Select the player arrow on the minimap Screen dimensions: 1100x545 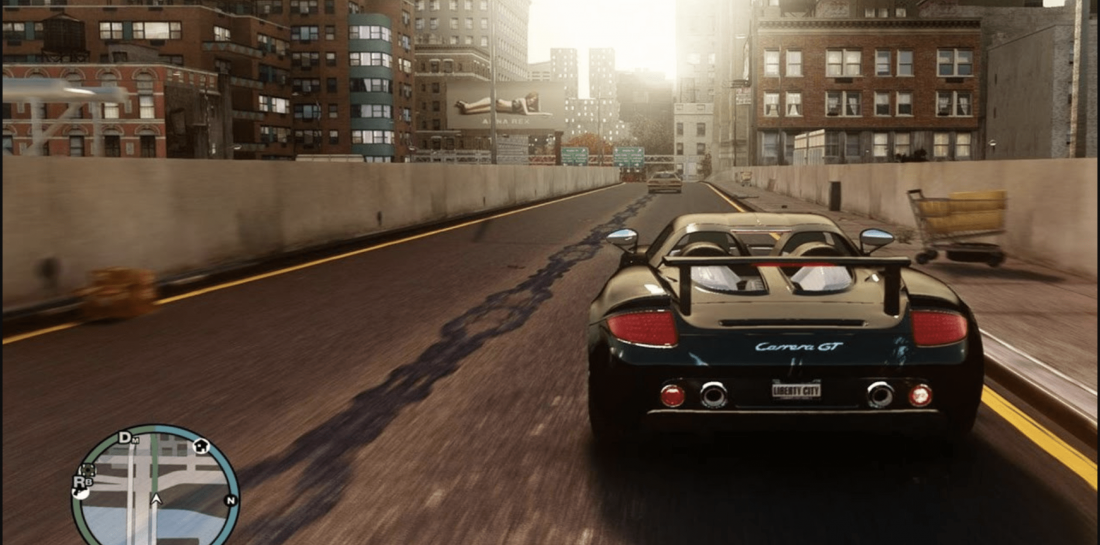[x=155, y=499]
